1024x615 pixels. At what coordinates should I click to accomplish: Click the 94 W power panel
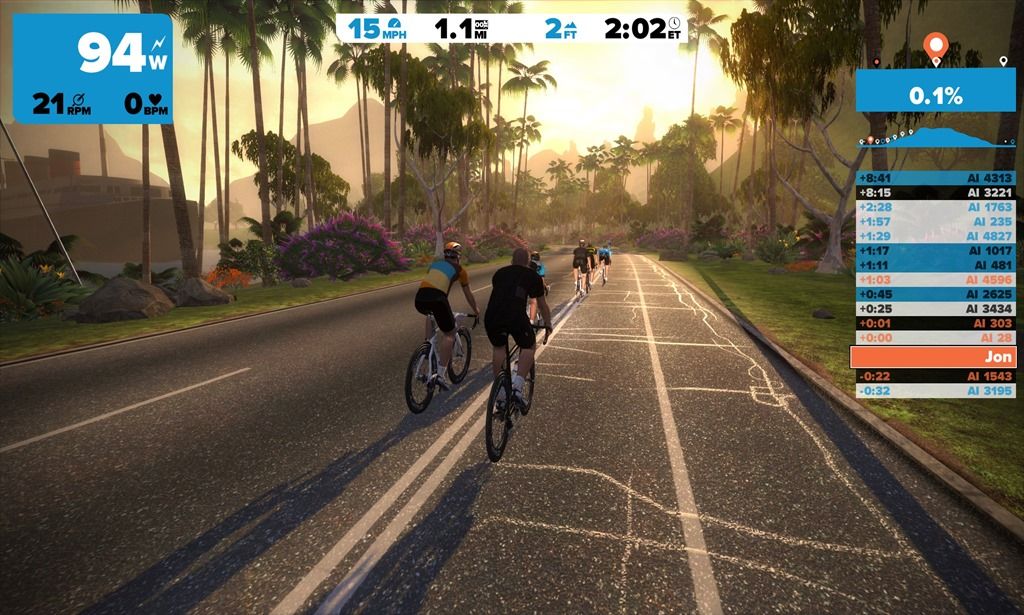[93, 68]
